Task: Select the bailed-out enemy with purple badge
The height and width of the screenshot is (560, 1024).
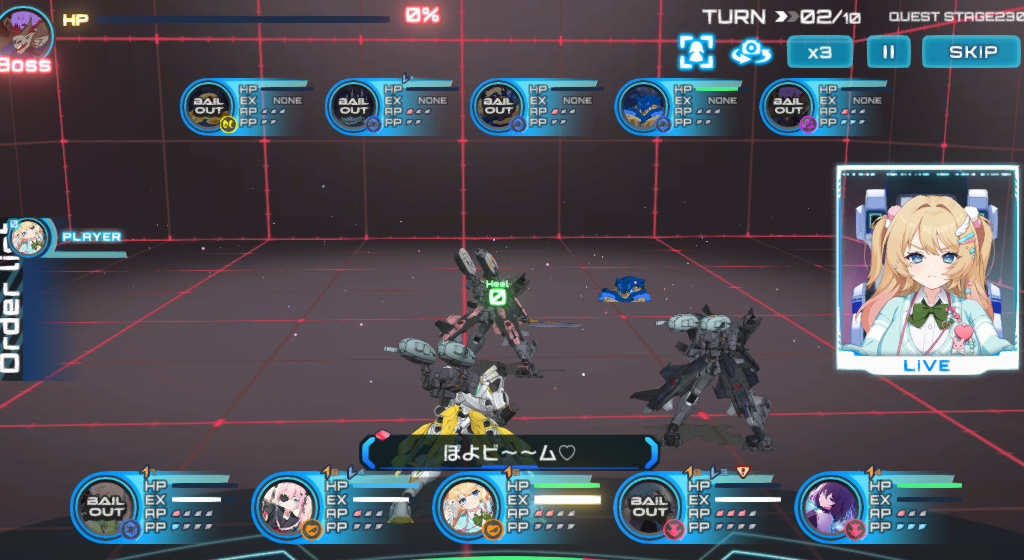Action: coord(790,107)
